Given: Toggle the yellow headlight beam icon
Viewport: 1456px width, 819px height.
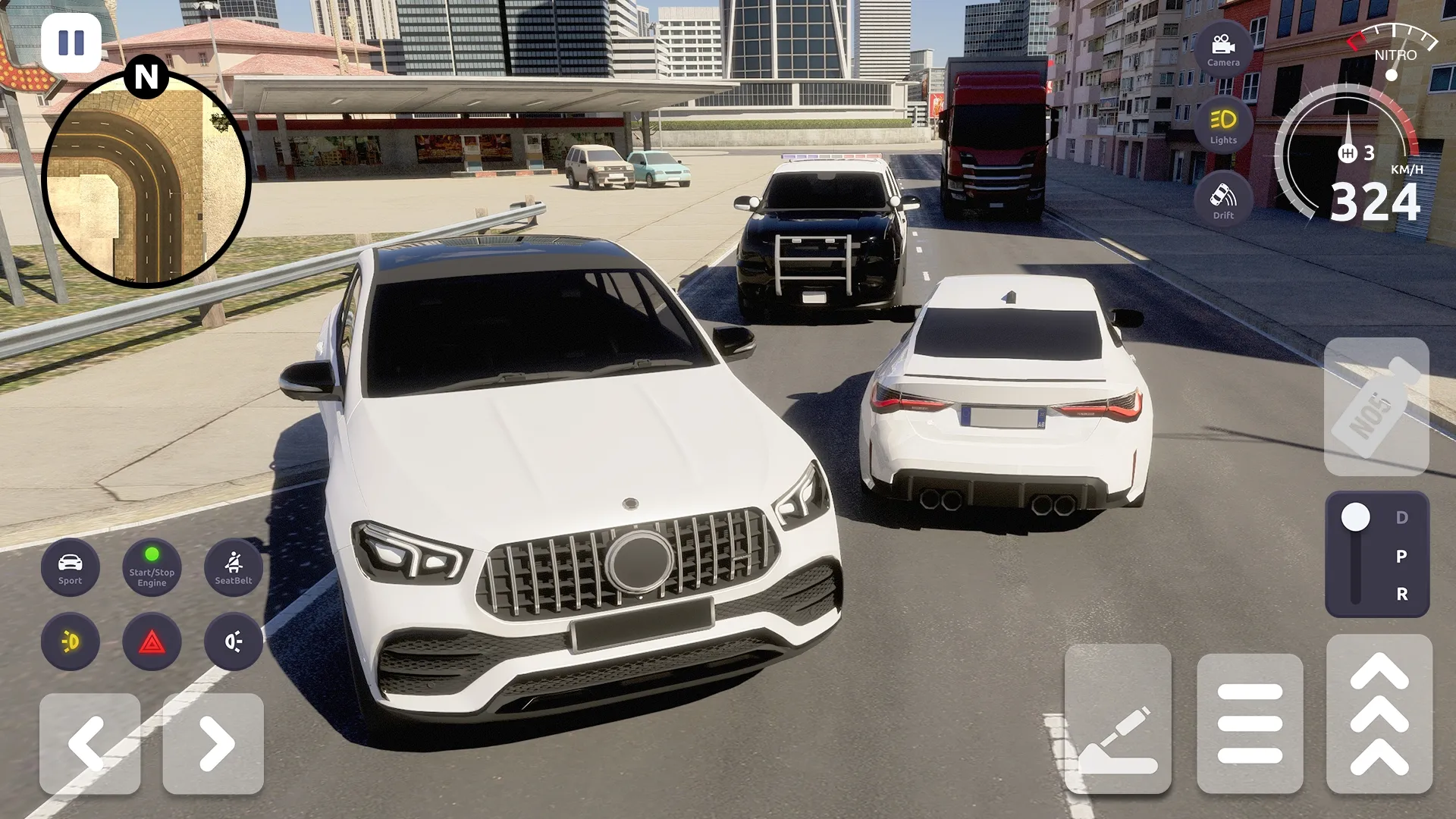Looking at the screenshot, I should tap(70, 642).
